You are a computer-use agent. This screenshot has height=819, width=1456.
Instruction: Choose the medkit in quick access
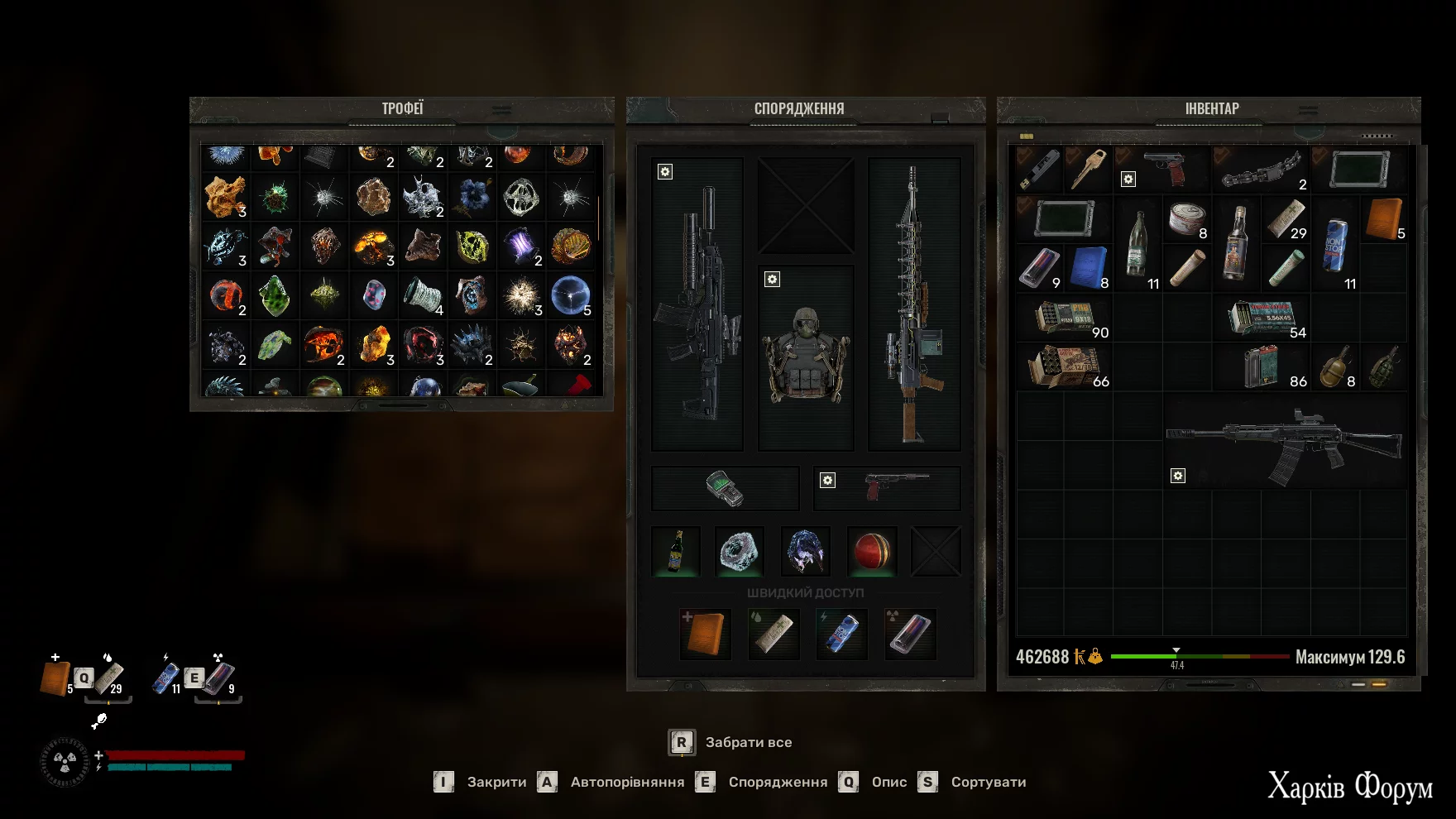click(x=705, y=634)
